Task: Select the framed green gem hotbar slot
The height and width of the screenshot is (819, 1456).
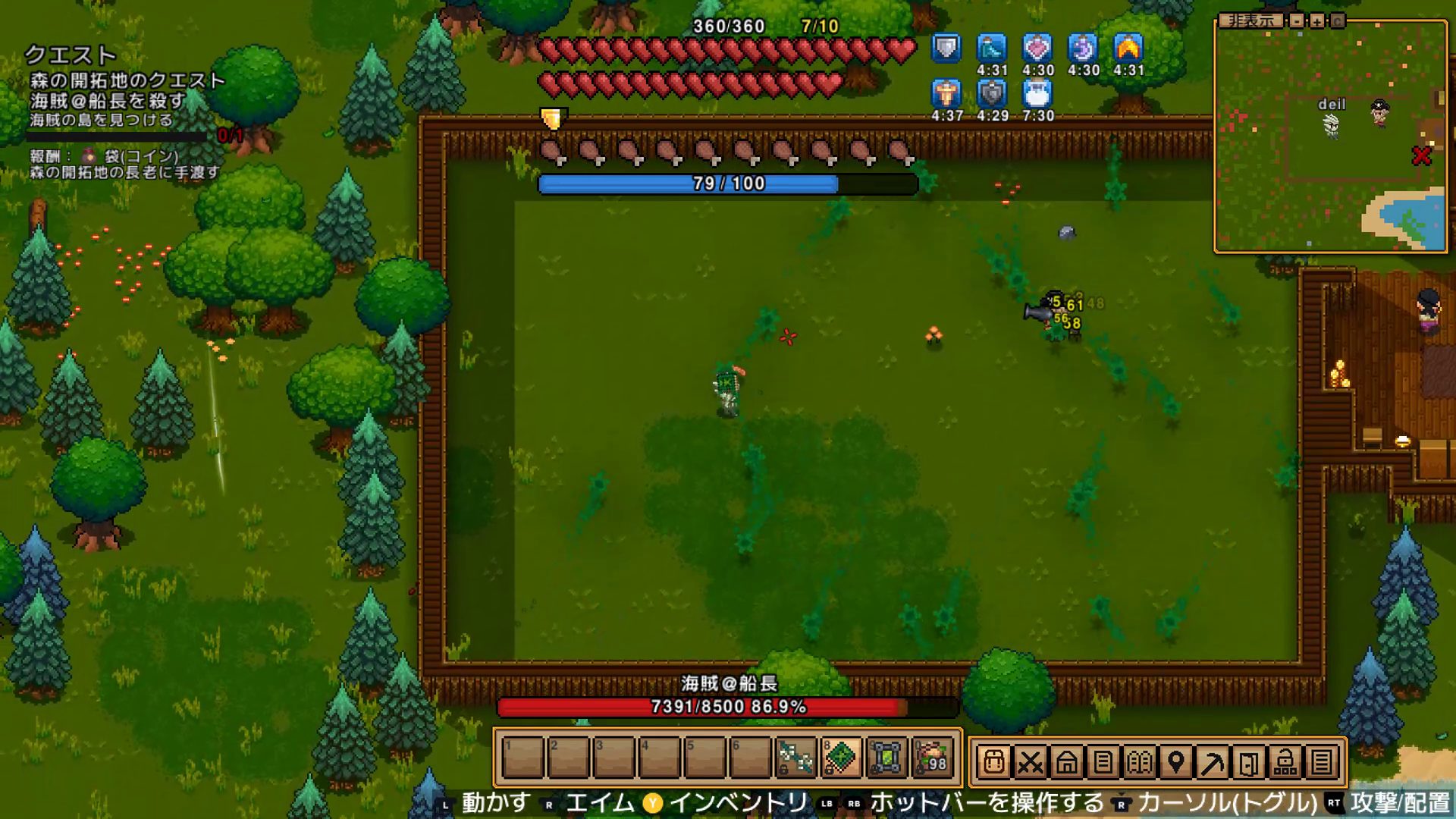Action: [x=886, y=758]
